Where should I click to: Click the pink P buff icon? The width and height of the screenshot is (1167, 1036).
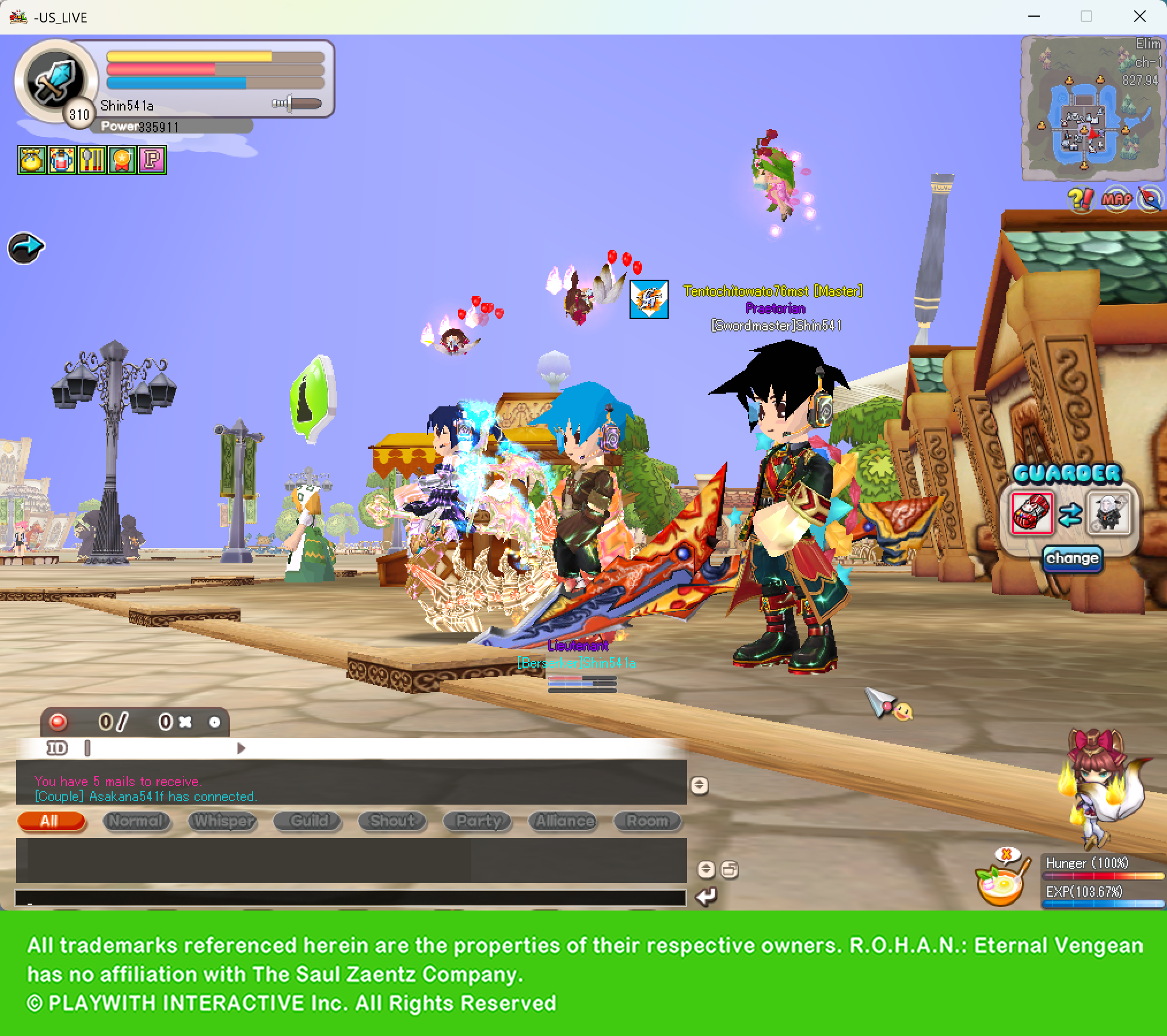[152, 160]
